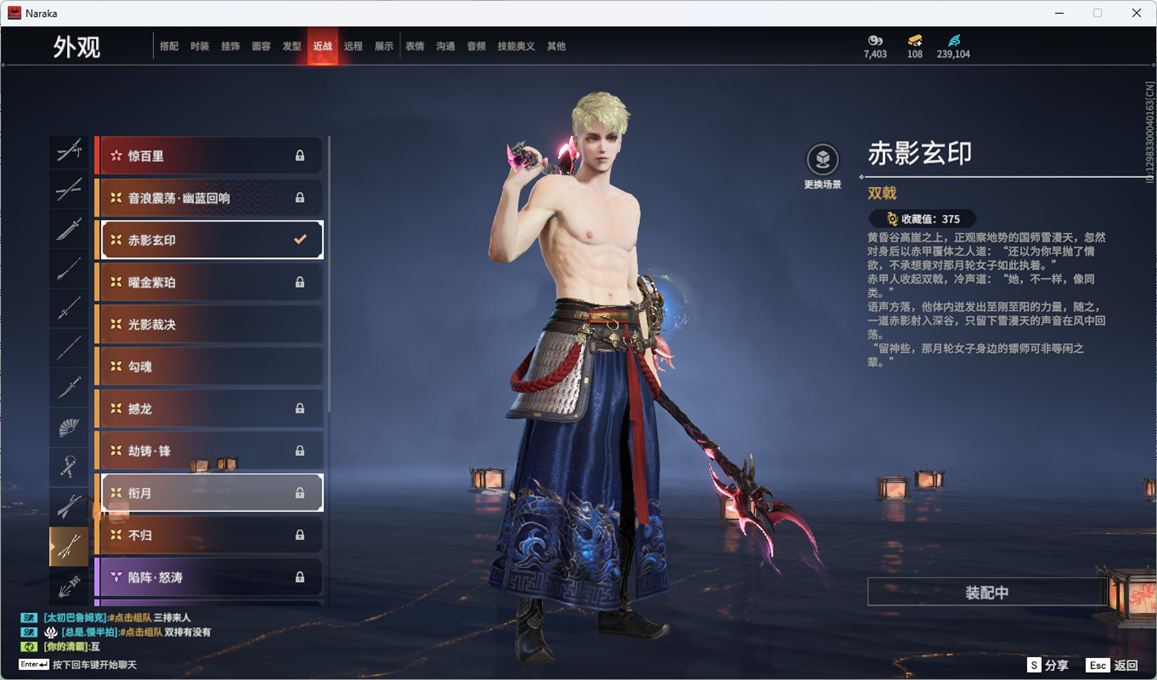Select the 惊百里 skin entry

coord(210,156)
